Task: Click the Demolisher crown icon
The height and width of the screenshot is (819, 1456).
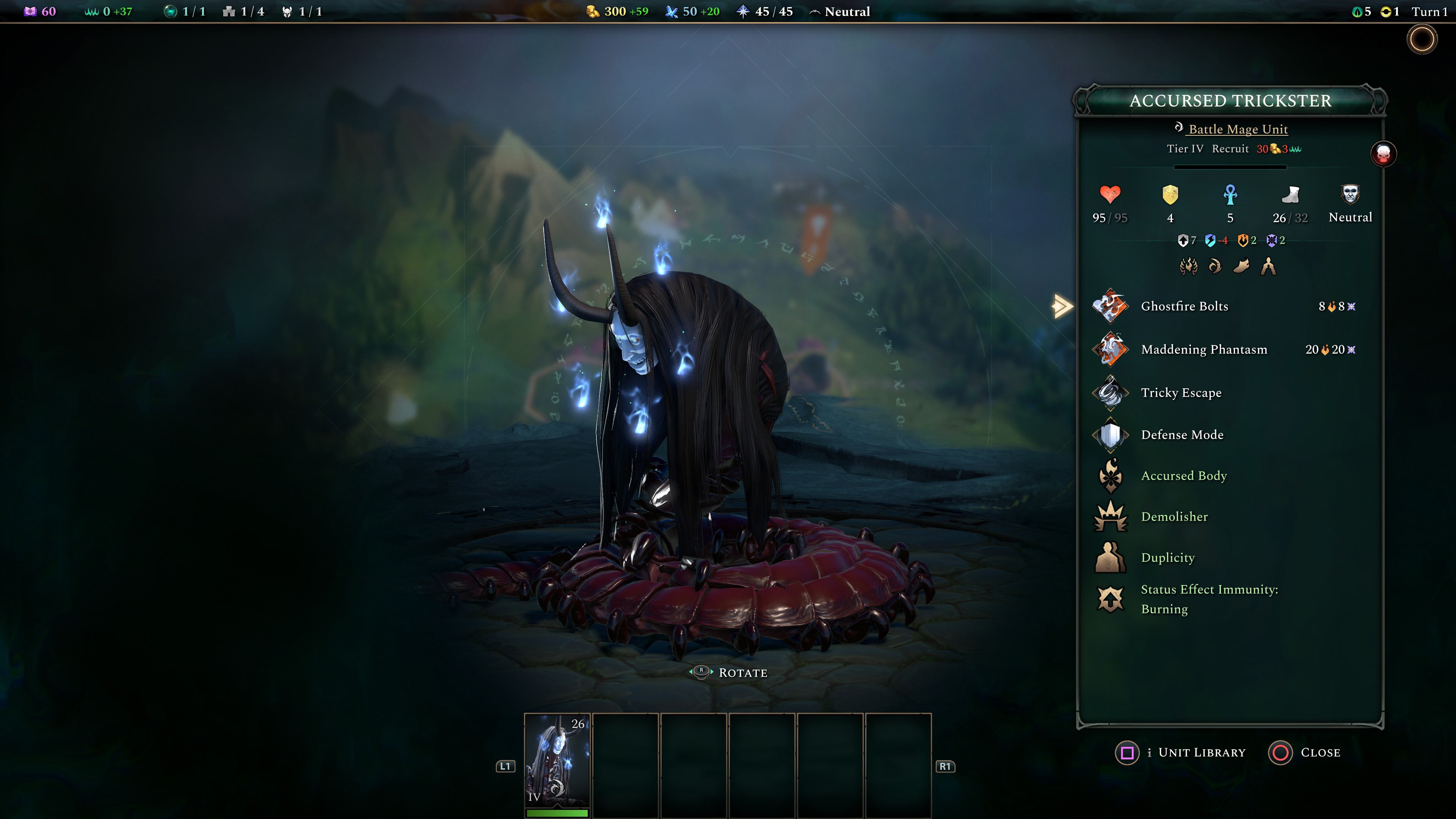Action: coord(1110,516)
